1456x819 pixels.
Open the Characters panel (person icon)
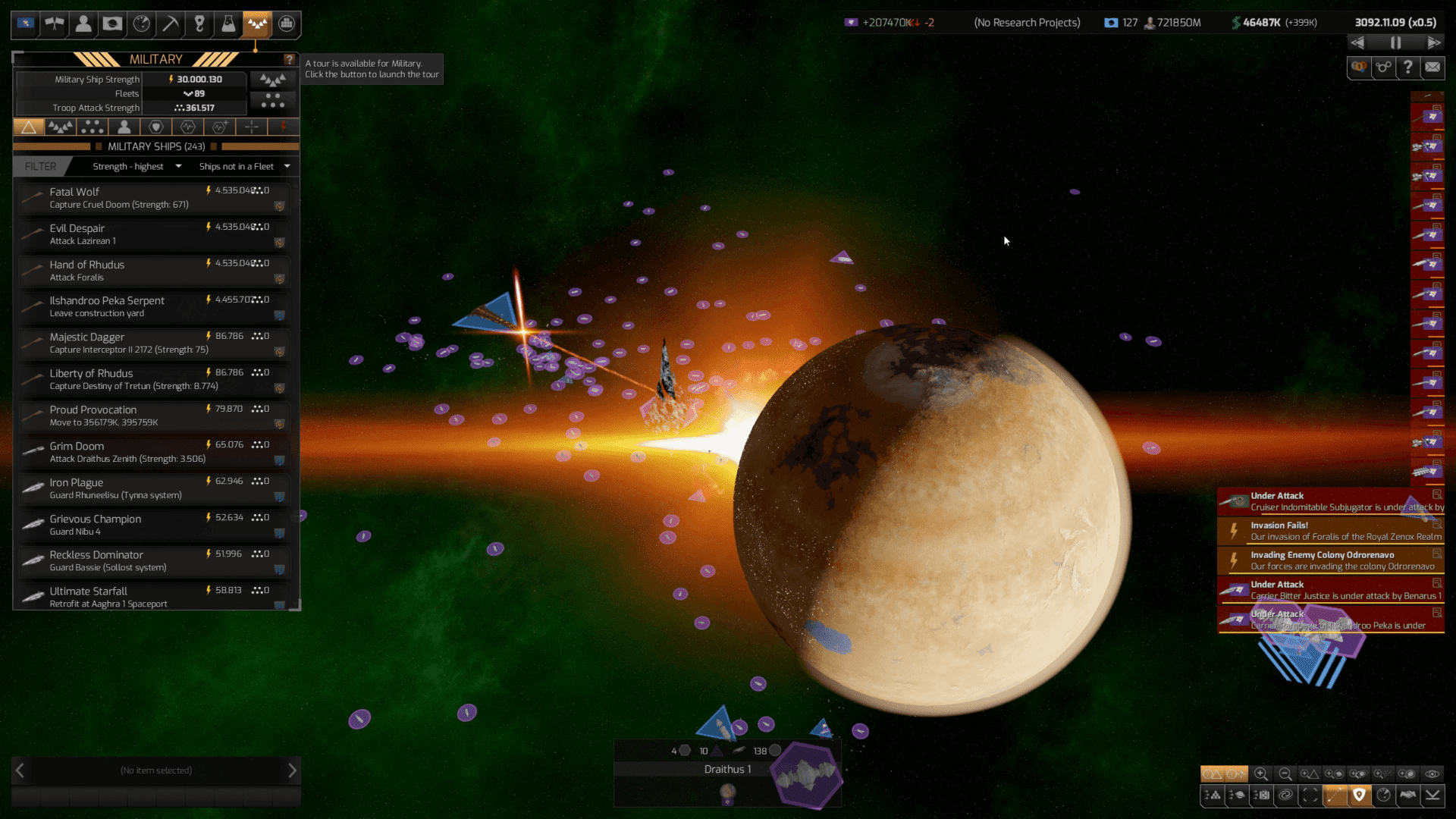point(83,24)
